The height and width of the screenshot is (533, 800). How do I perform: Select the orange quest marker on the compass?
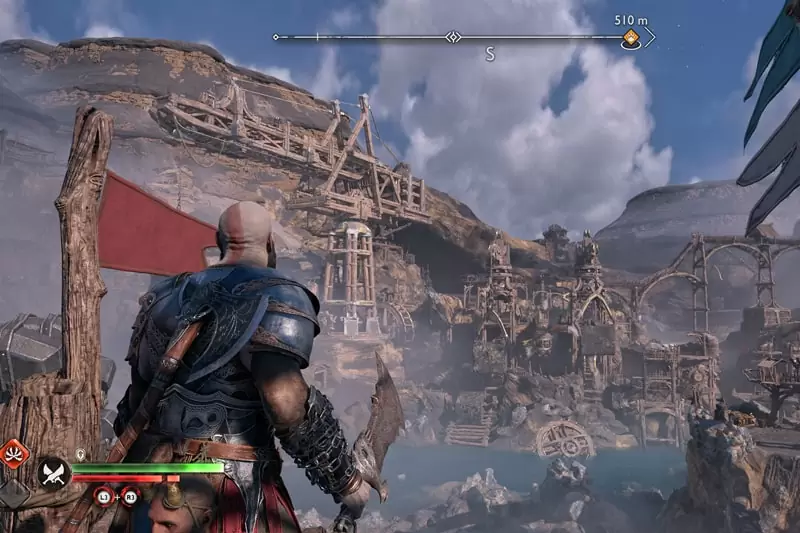tap(631, 39)
